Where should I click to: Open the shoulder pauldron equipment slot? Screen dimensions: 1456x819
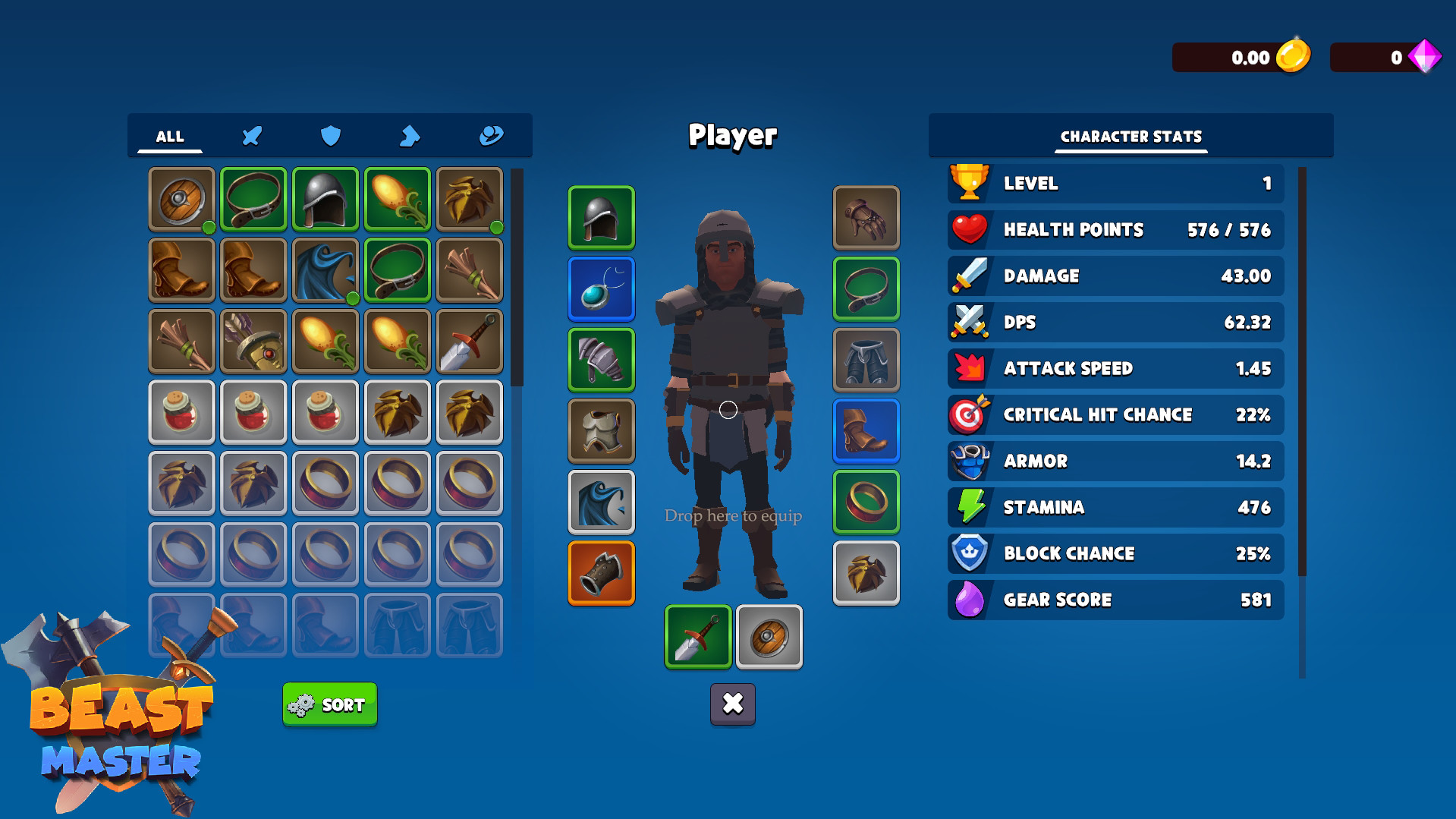pyautogui.click(x=600, y=360)
